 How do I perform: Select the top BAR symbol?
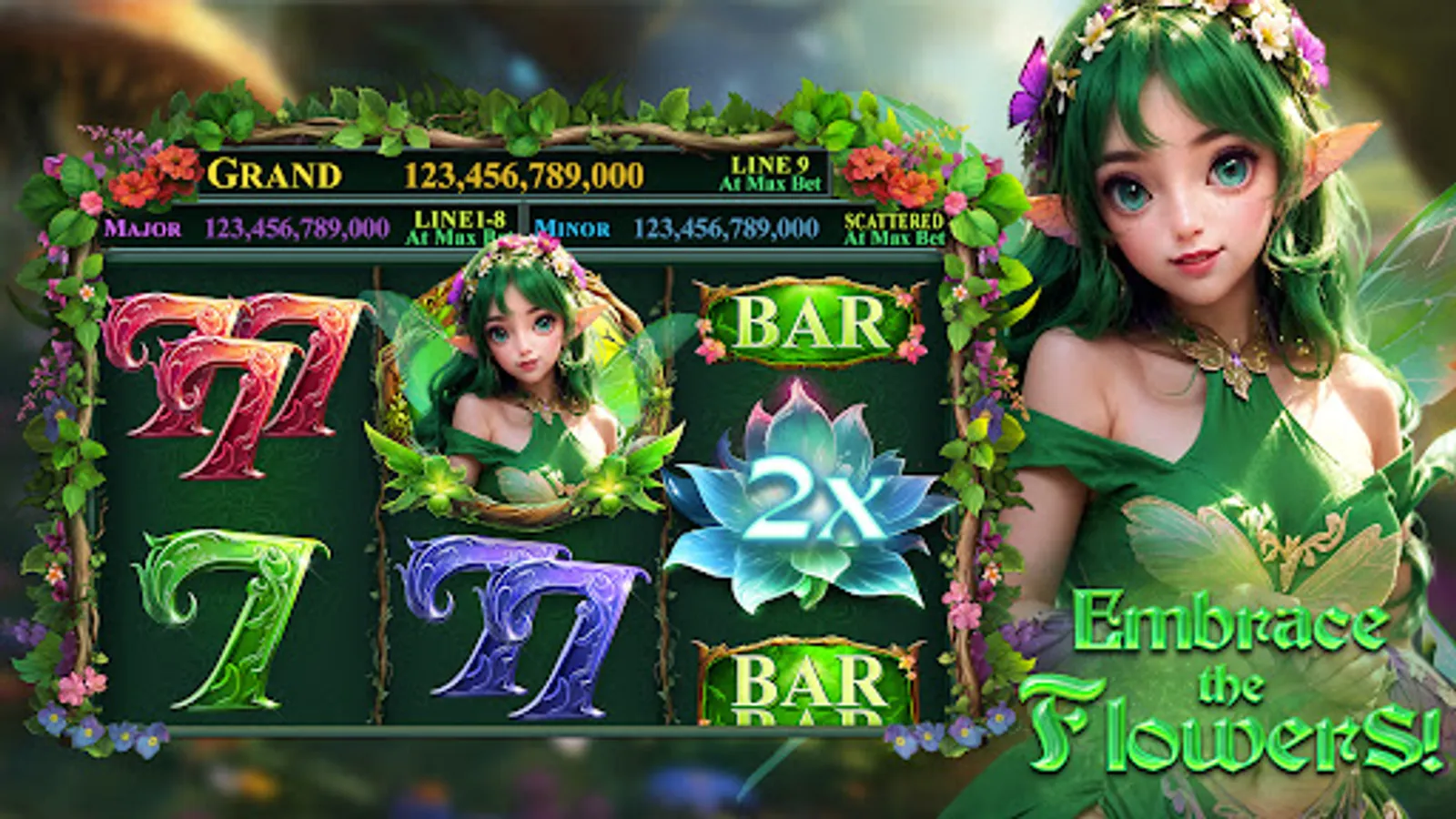click(804, 323)
